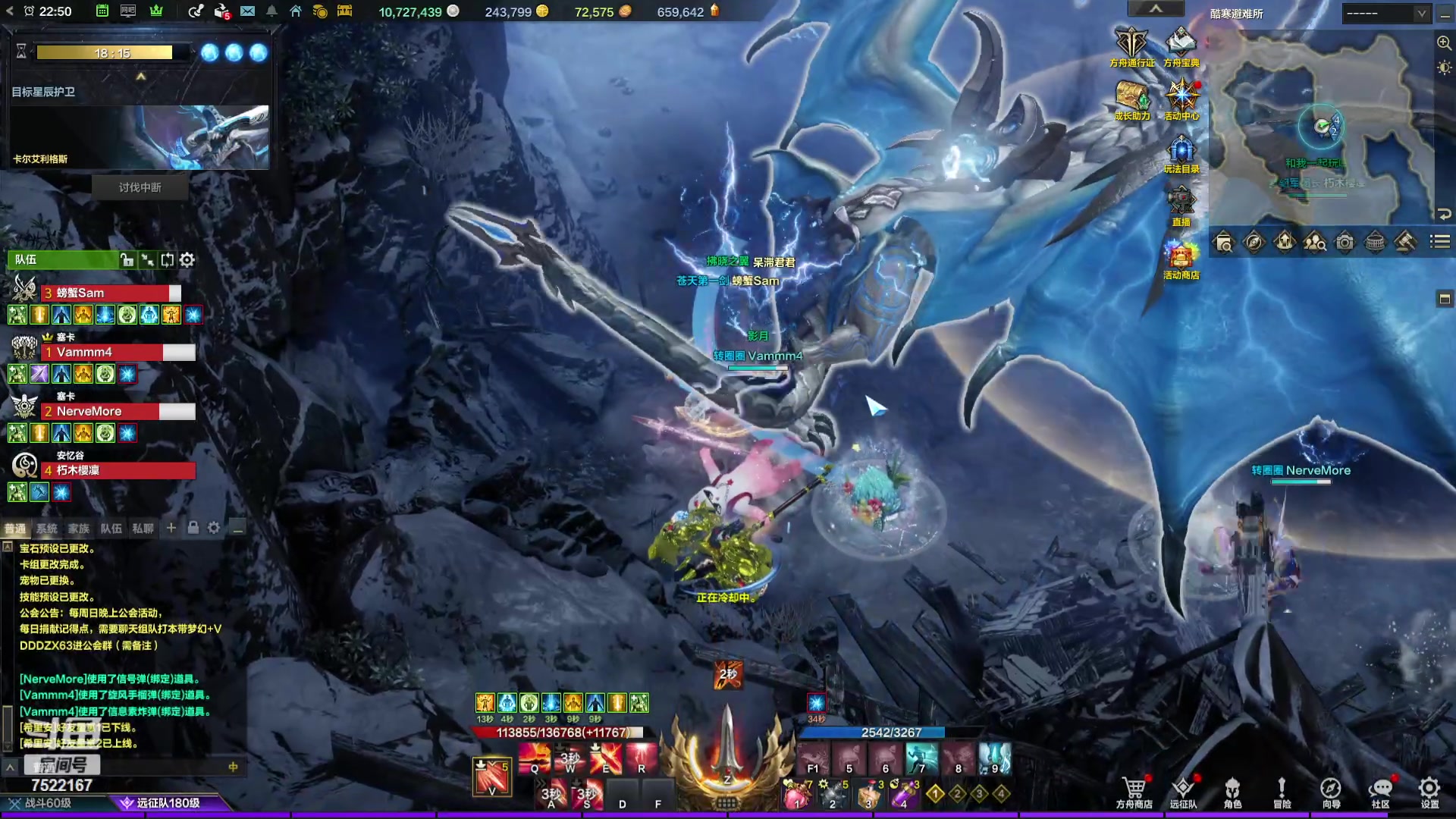
Task: Open the mail envelope icon
Action: (x=247, y=11)
